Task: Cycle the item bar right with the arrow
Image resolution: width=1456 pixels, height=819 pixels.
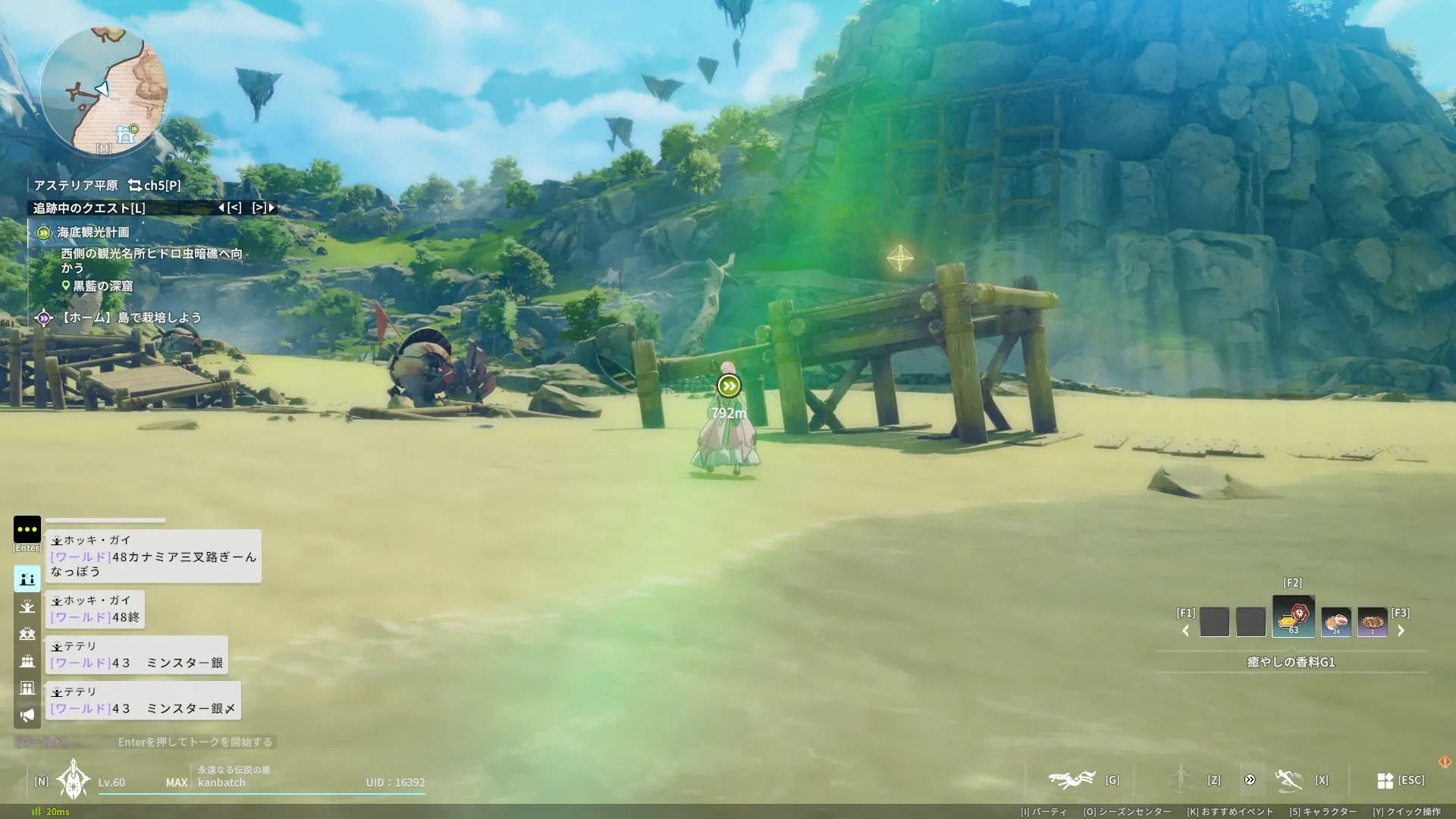Action: point(1401,631)
